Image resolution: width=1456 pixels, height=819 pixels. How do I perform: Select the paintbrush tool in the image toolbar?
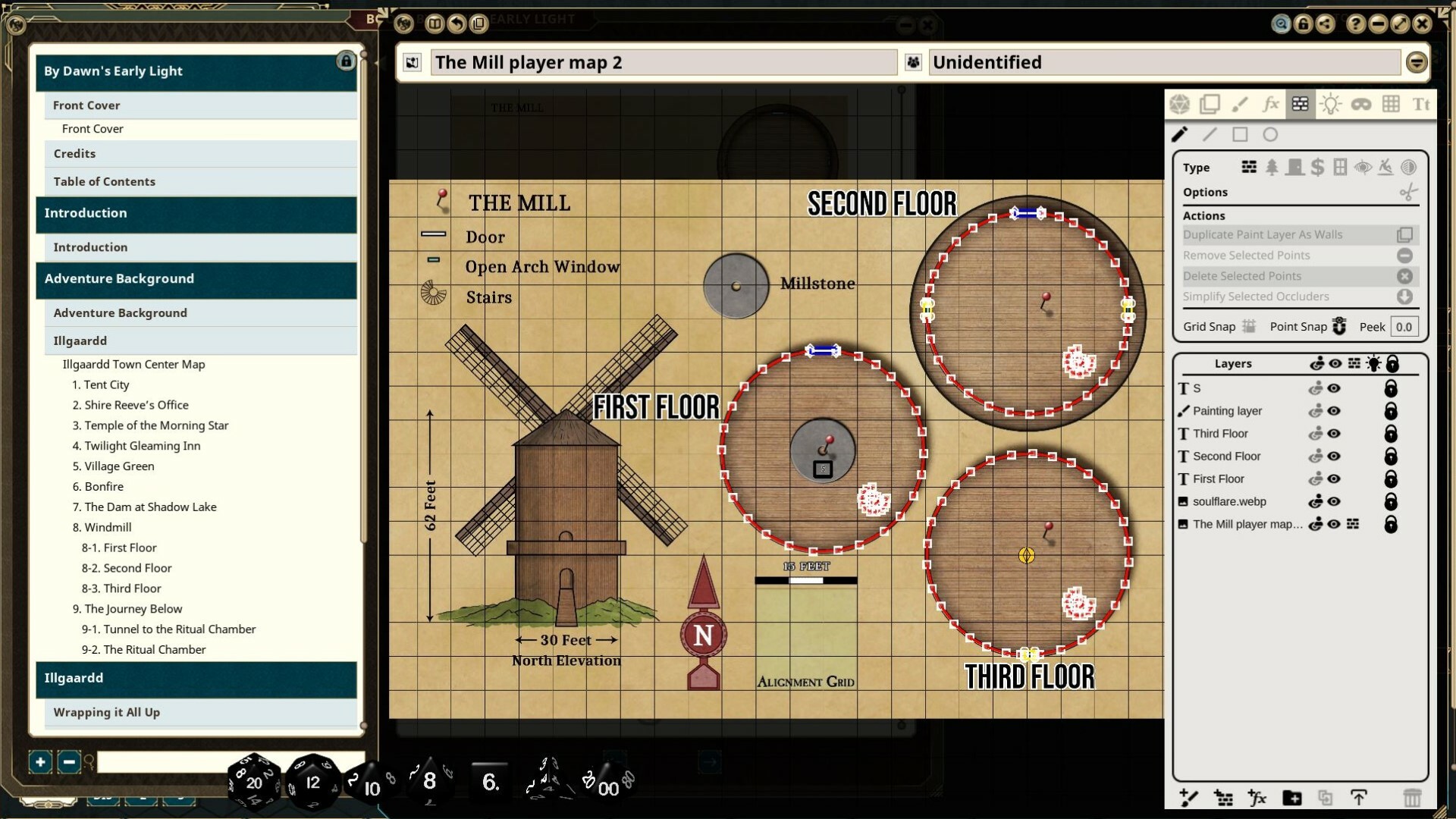1241,104
